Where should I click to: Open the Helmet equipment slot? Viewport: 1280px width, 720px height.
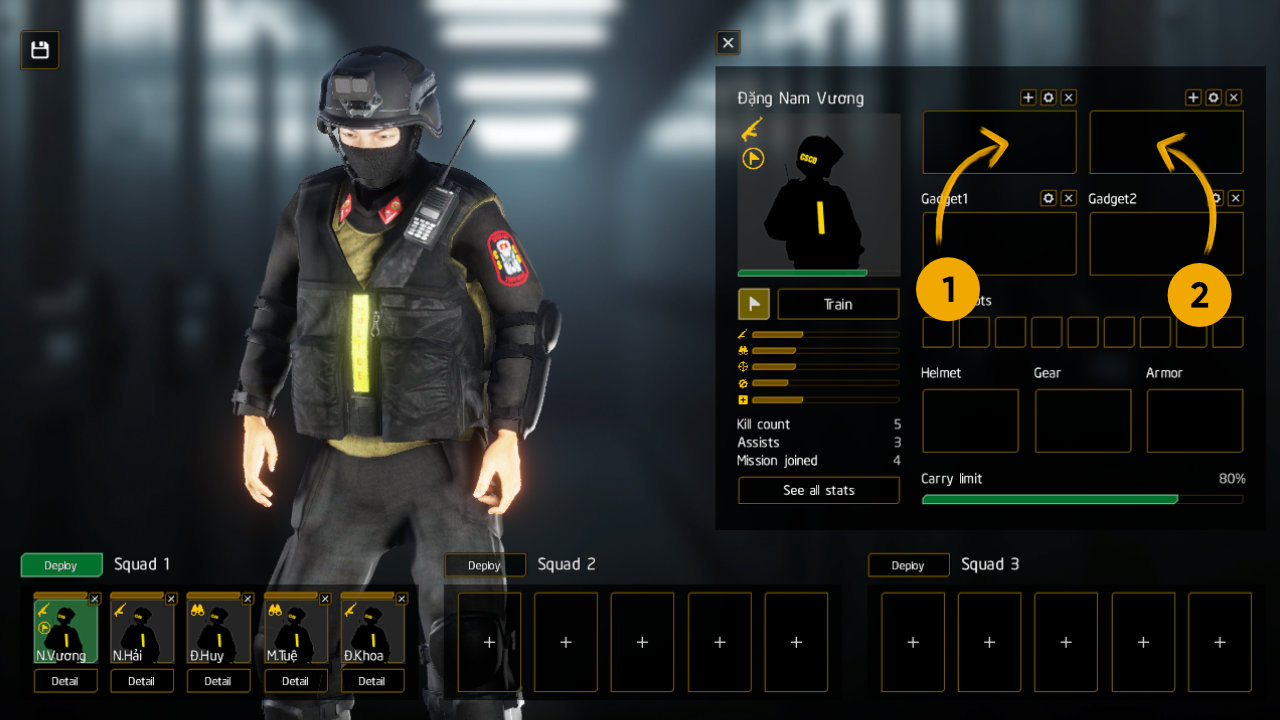[x=970, y=421]
